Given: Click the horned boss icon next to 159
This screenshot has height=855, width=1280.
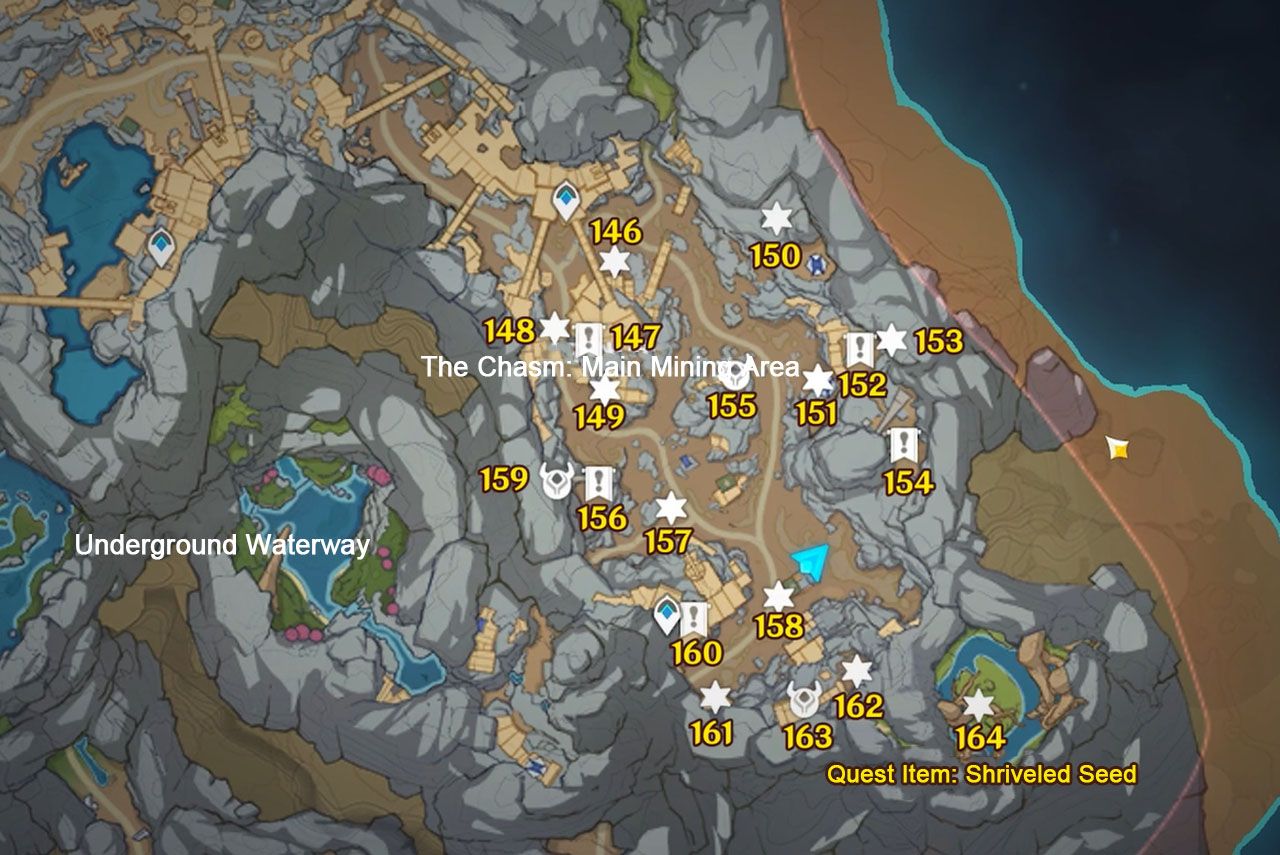Looking at the screenshot, I should 557,479.
